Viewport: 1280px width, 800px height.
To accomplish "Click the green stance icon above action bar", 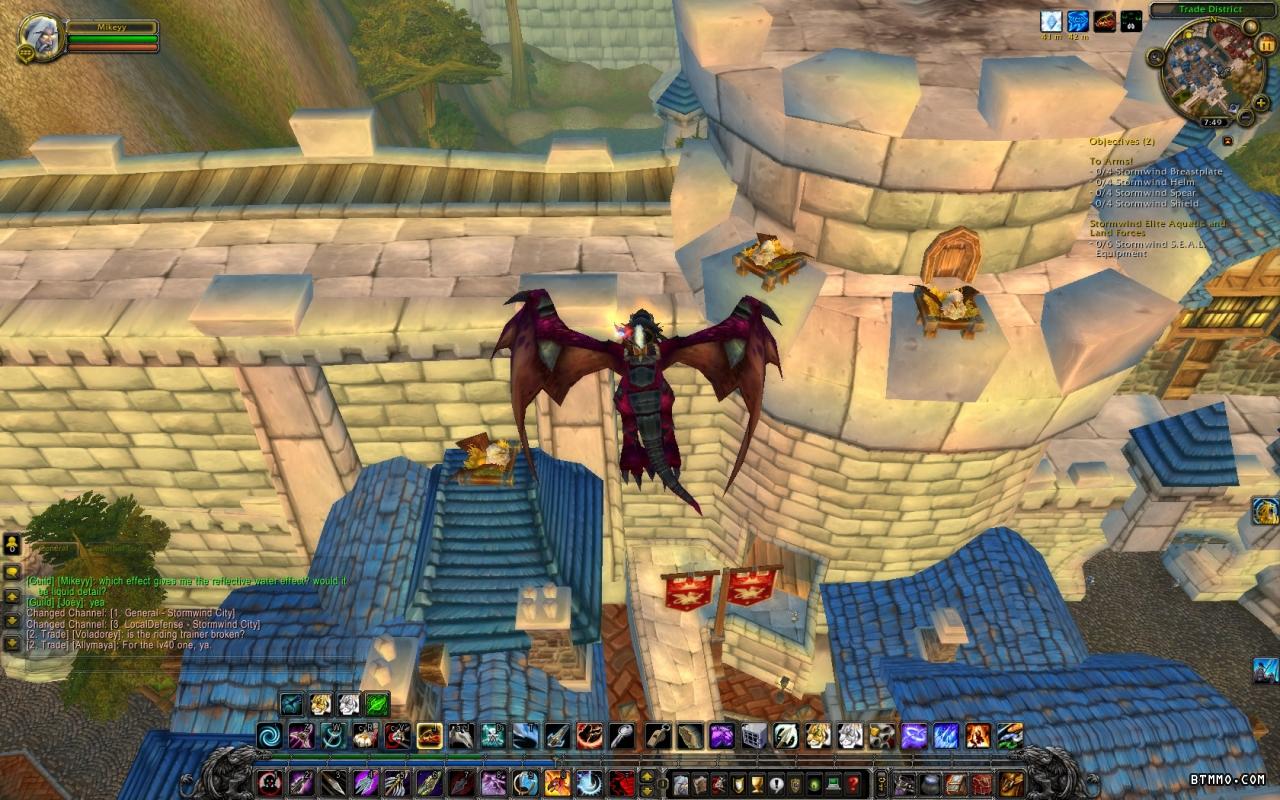I will click(x=376, y=703).
